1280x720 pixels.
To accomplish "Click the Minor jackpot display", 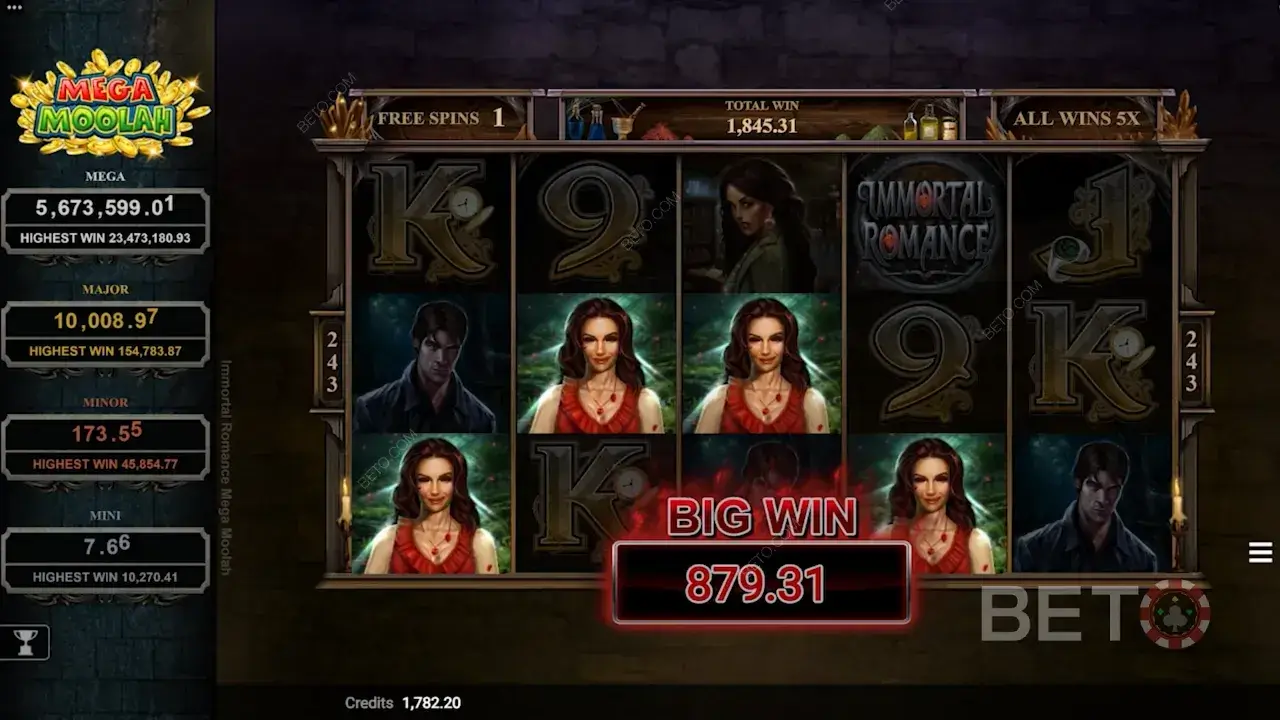I will coord(105,433).
